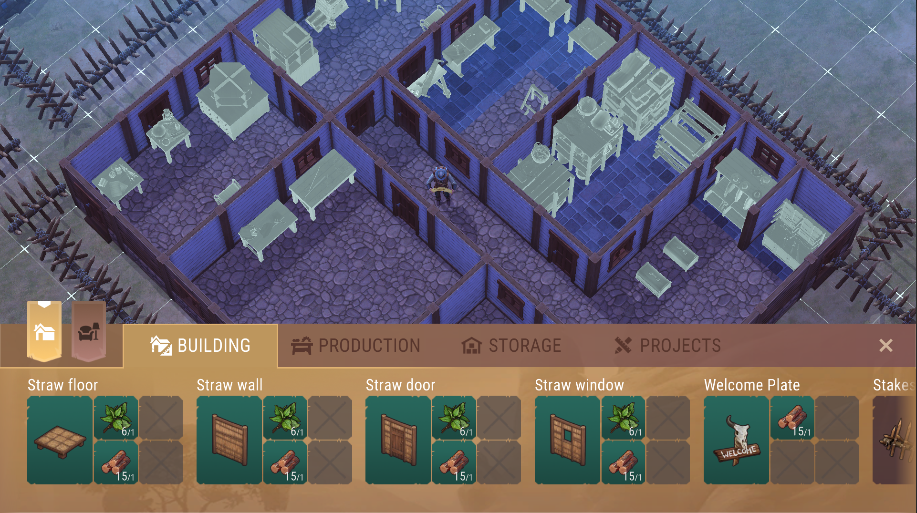The image size is (917, 513).
Task: Close the build menu
Action: pos(885,345)
